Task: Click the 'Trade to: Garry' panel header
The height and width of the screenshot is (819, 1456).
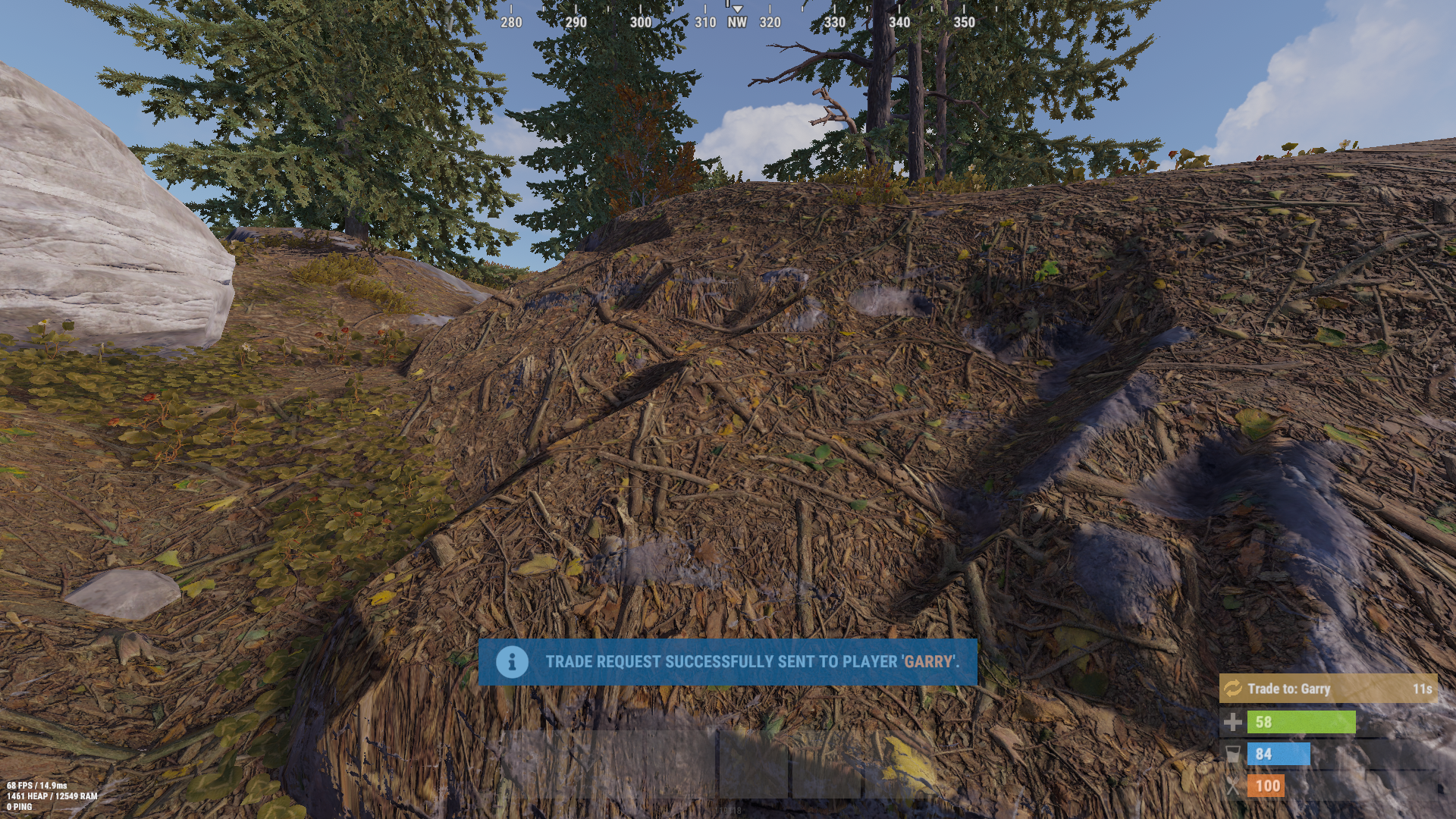Action: point(1289,689)
